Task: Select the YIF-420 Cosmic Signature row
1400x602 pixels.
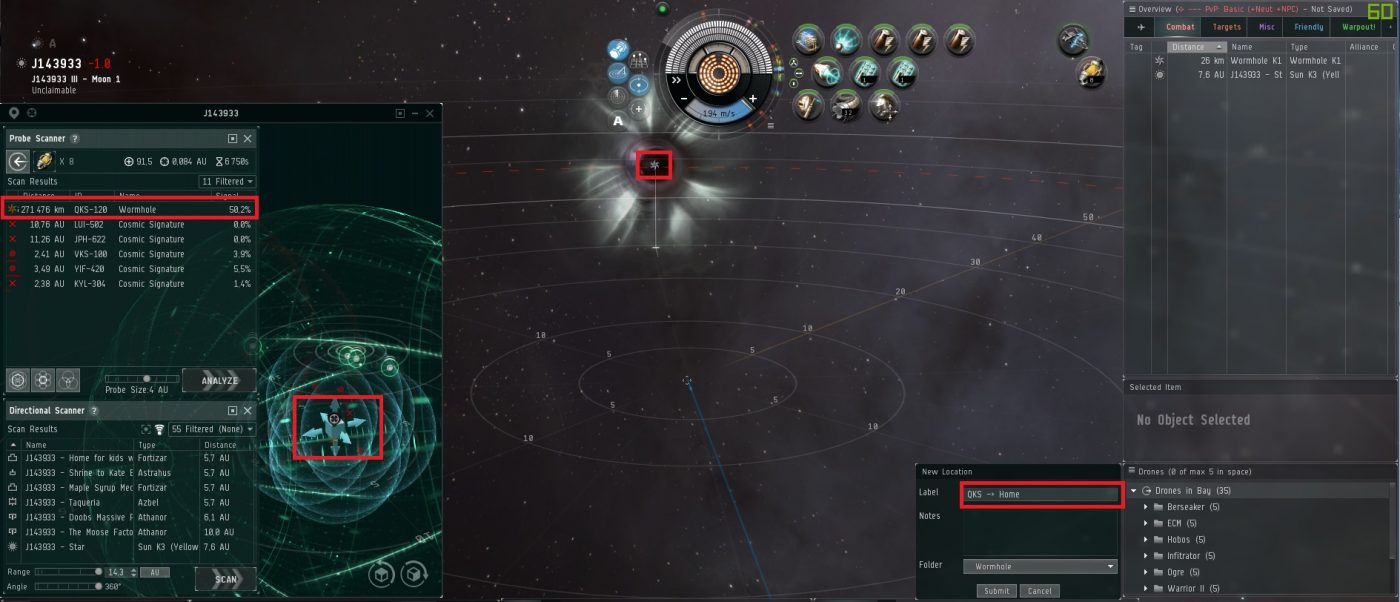Action: 130,269
